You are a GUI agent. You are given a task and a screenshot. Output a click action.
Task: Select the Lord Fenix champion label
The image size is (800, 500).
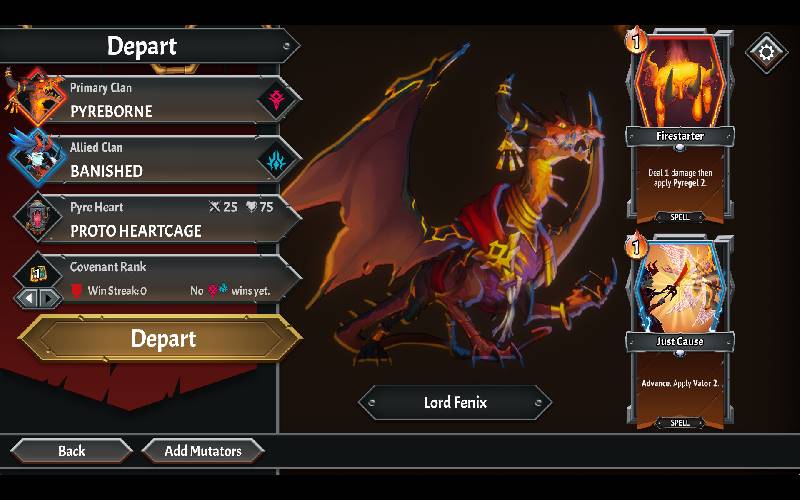455,403
